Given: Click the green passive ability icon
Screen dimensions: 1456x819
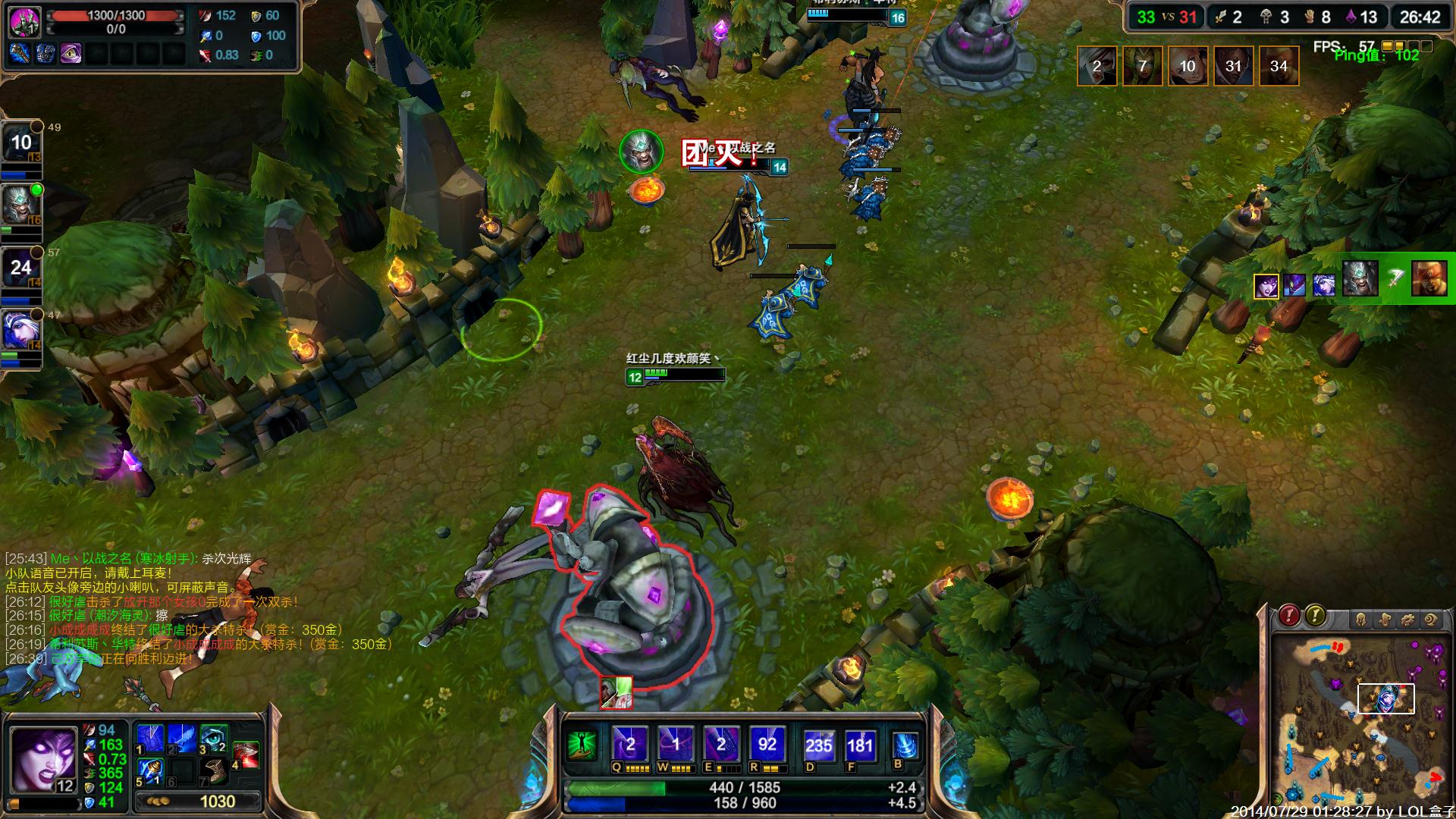Looking at the screenshot, I should pyautogui.click(x=581, y=744).
